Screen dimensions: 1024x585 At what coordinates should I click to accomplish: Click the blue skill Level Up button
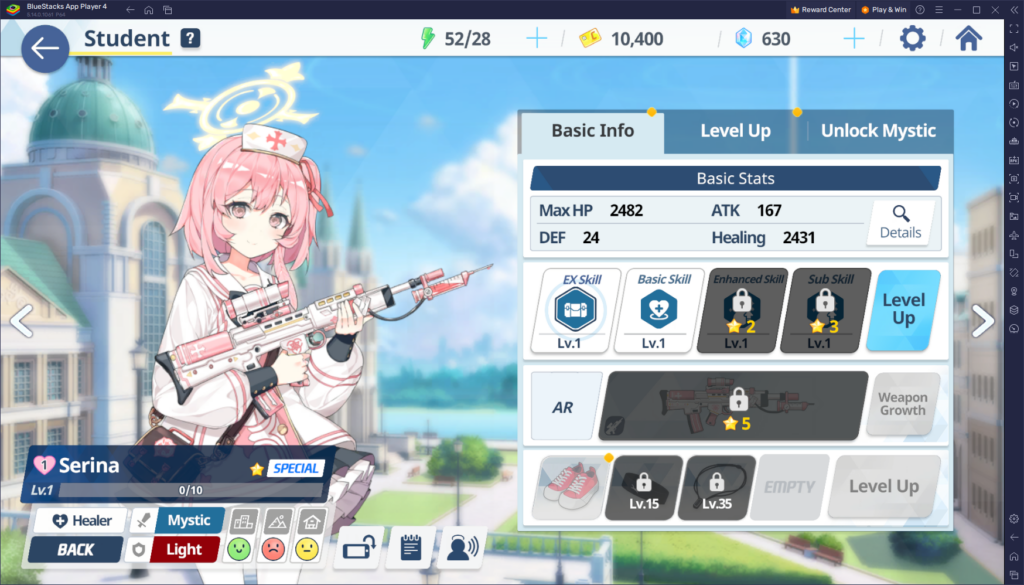[x=903, y=310]
